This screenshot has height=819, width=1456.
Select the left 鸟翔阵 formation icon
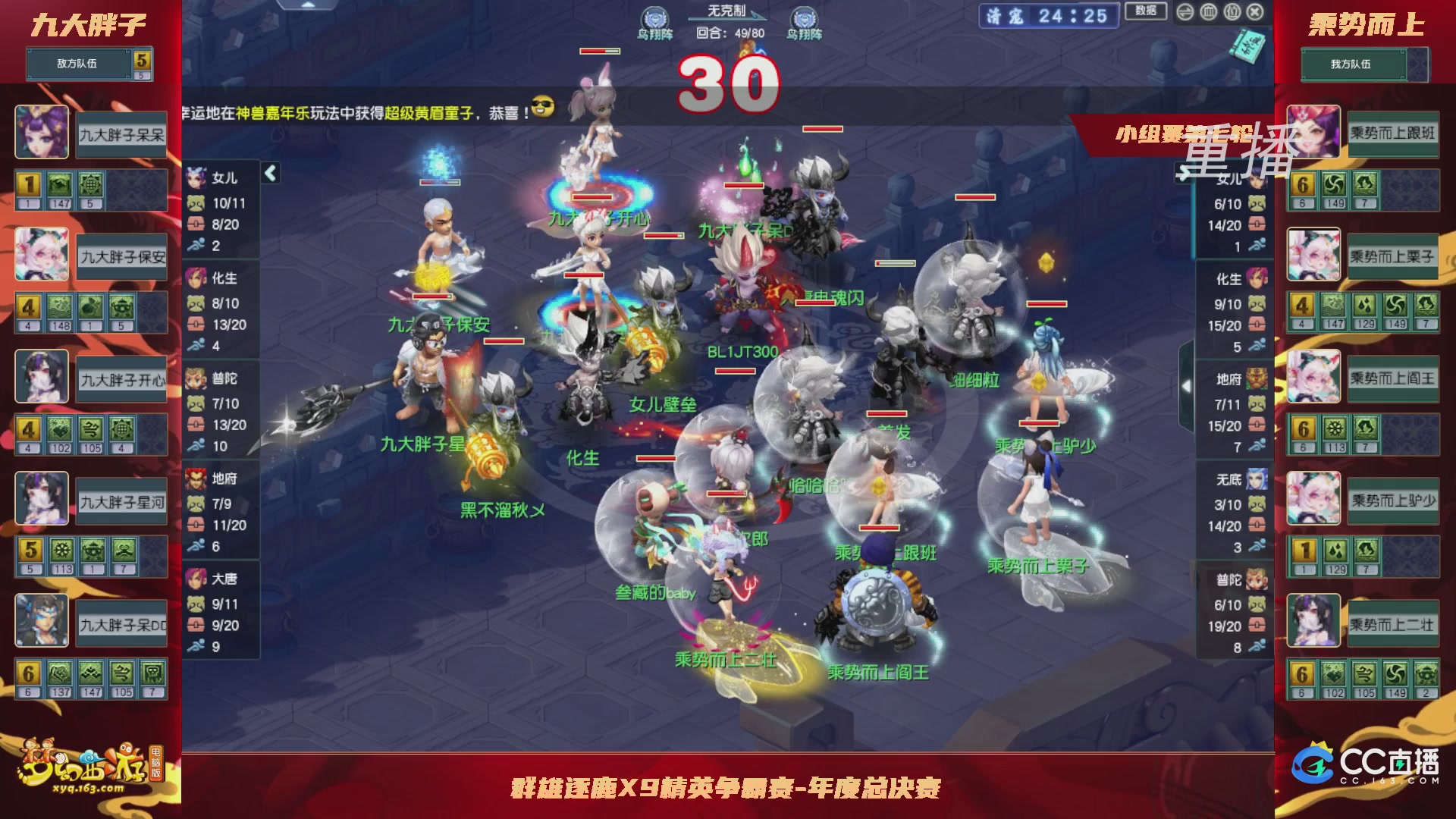[657, 17]
